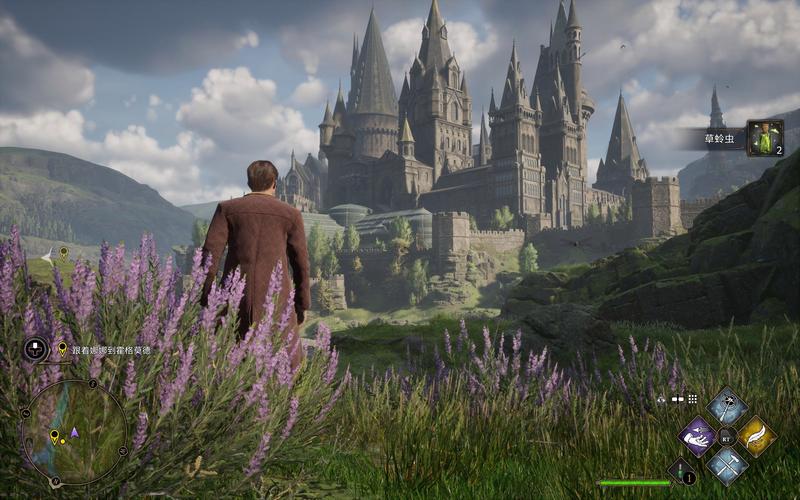
Task: Click the quest tracker text 跟着娜娜到霍格莫德
Action: click(109, 350)
